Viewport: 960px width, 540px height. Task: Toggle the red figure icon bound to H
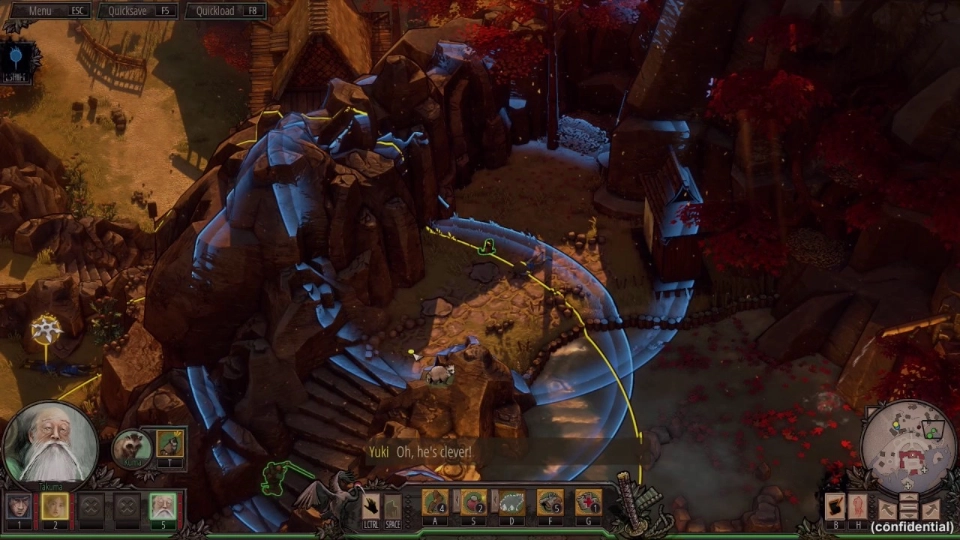click(x=857, y=506)
